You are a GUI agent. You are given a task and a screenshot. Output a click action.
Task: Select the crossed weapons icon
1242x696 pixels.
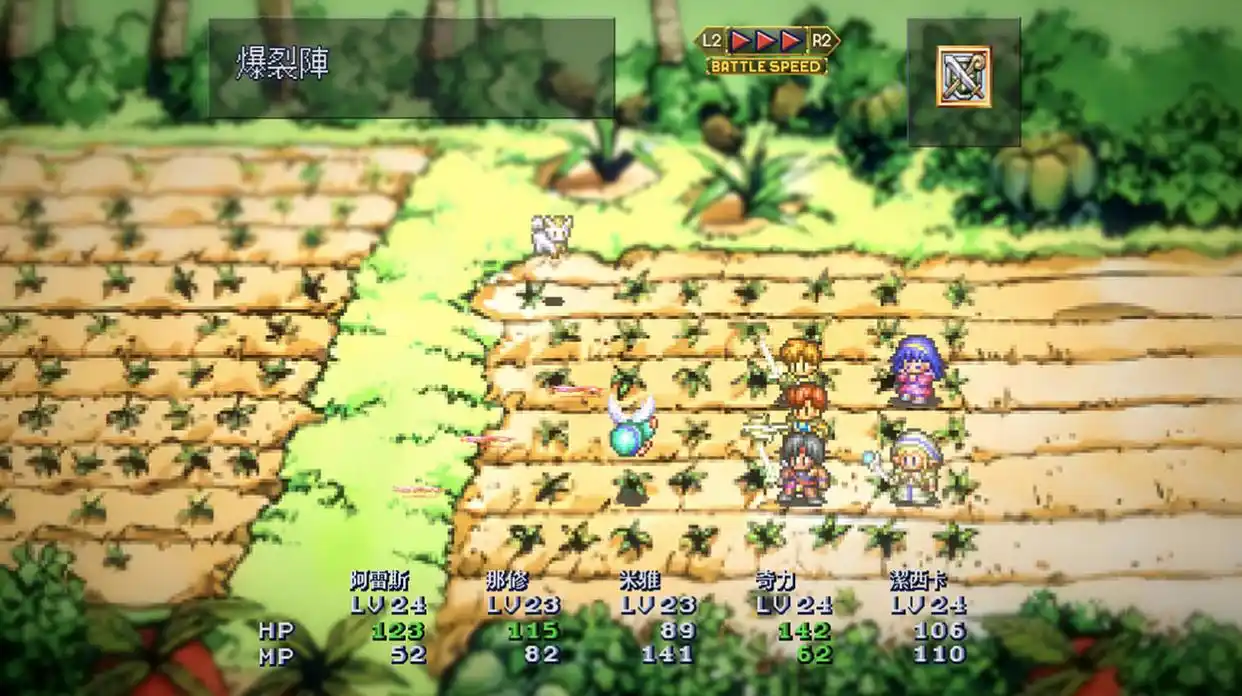[x=963, y=76]
